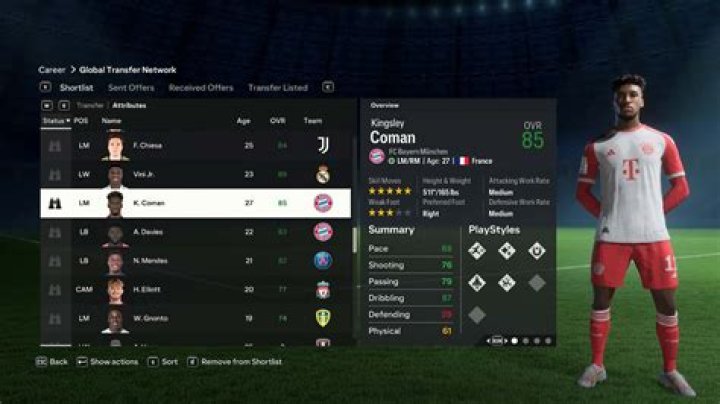This screenshot has height=404, width=720.
Task: Select the Attributes view
Action: 129,104
